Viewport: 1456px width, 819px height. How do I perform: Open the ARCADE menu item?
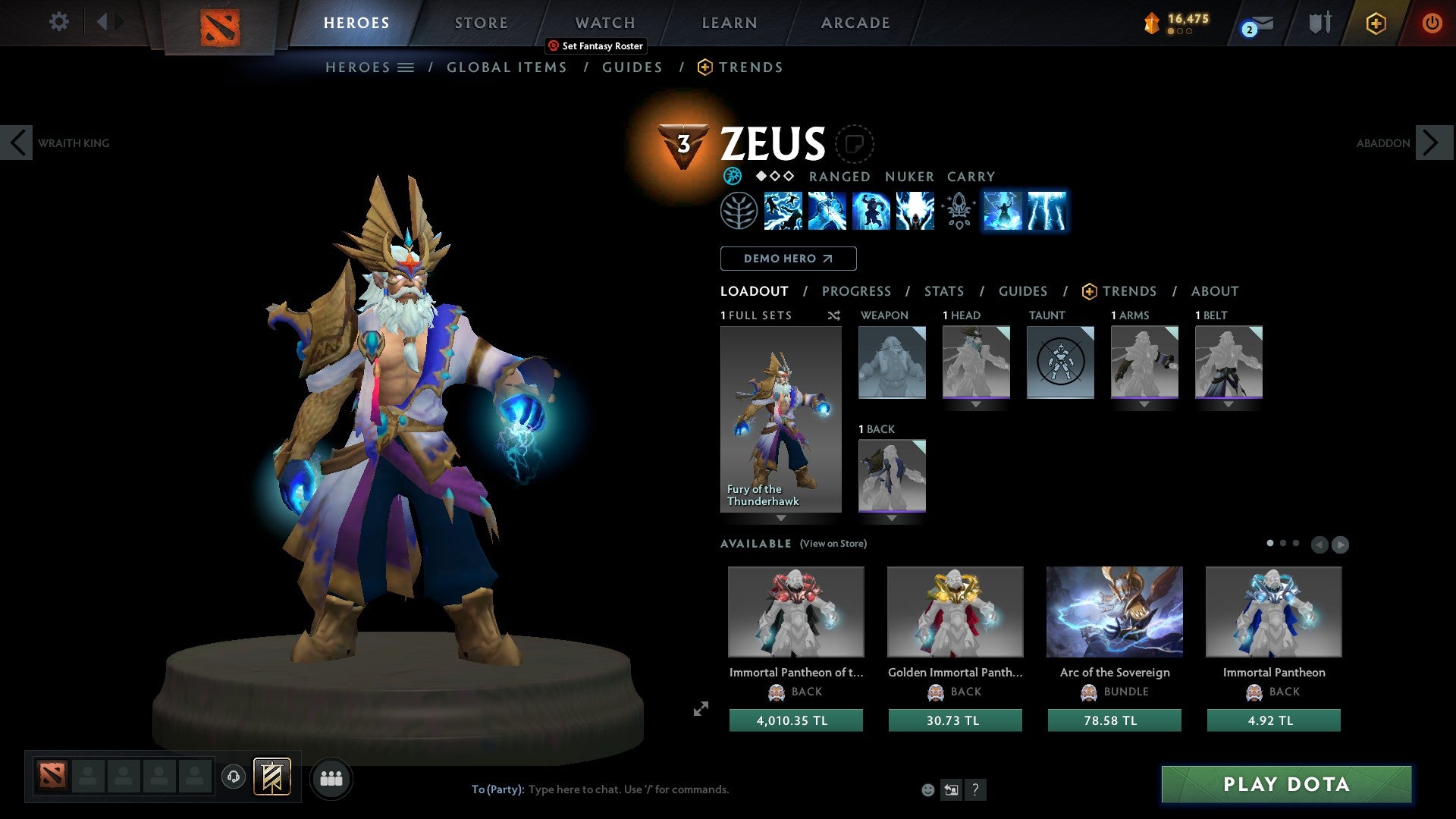tap(855, 23)
